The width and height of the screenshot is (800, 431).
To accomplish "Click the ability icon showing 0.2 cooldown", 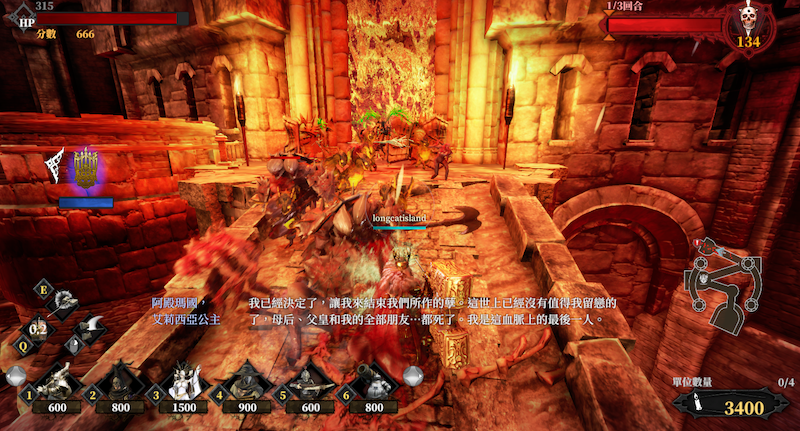I will click(39, 327).
